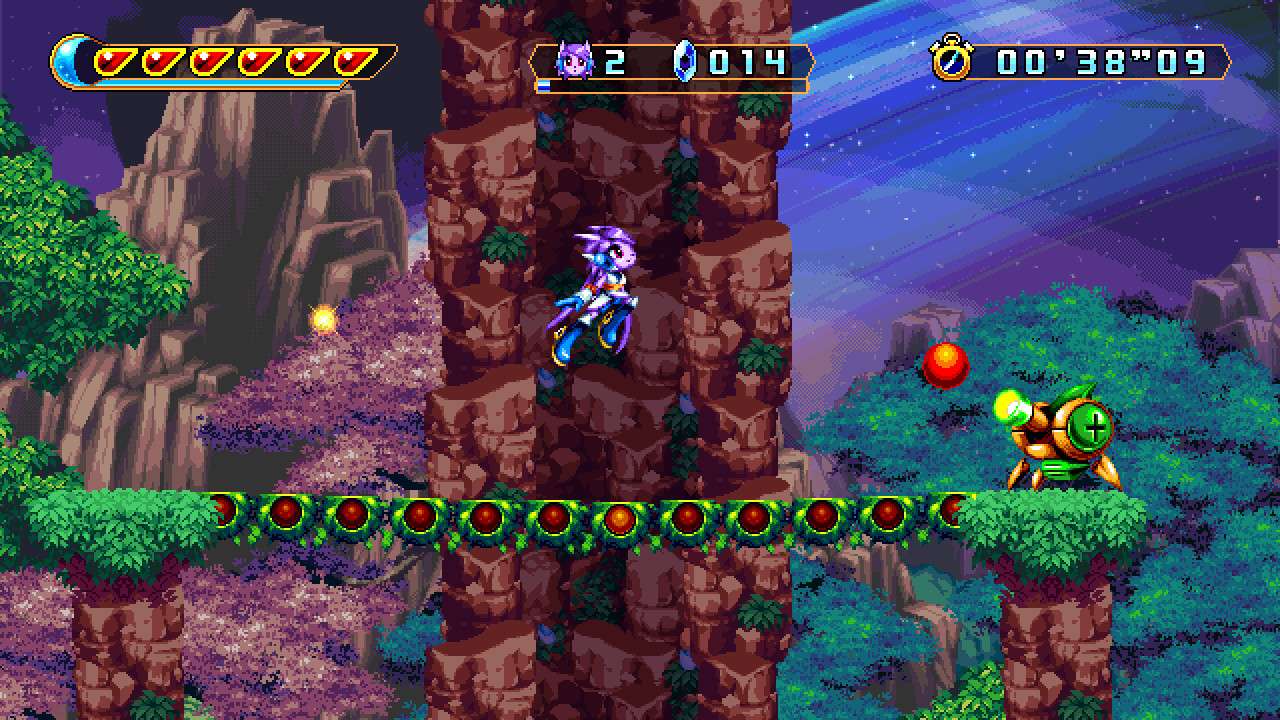Image resolution: width=1280 pixels, height=720 pixels.
Task: Click the crescent moon health emblem
Action: coord(70,61)
